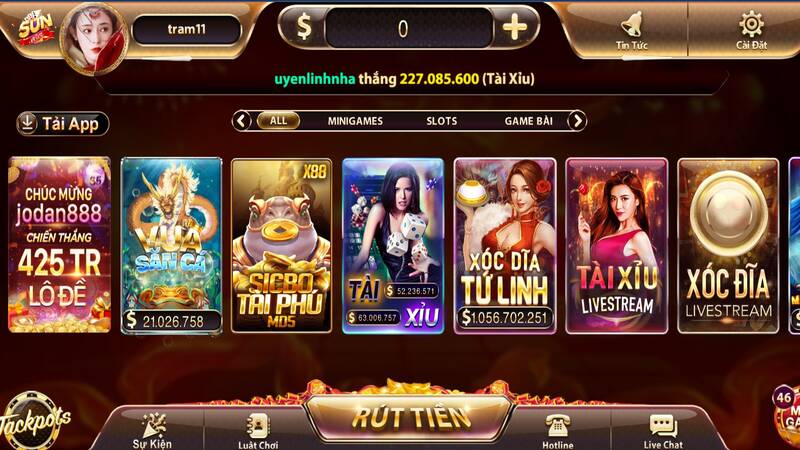Tap the Tải App download button
The width and height of the screenshot is (800, 450).
click(63, 124)
